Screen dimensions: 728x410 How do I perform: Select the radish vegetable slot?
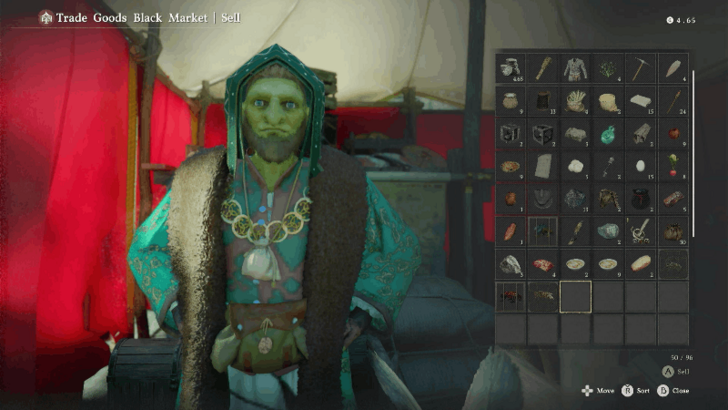(673, 166)
